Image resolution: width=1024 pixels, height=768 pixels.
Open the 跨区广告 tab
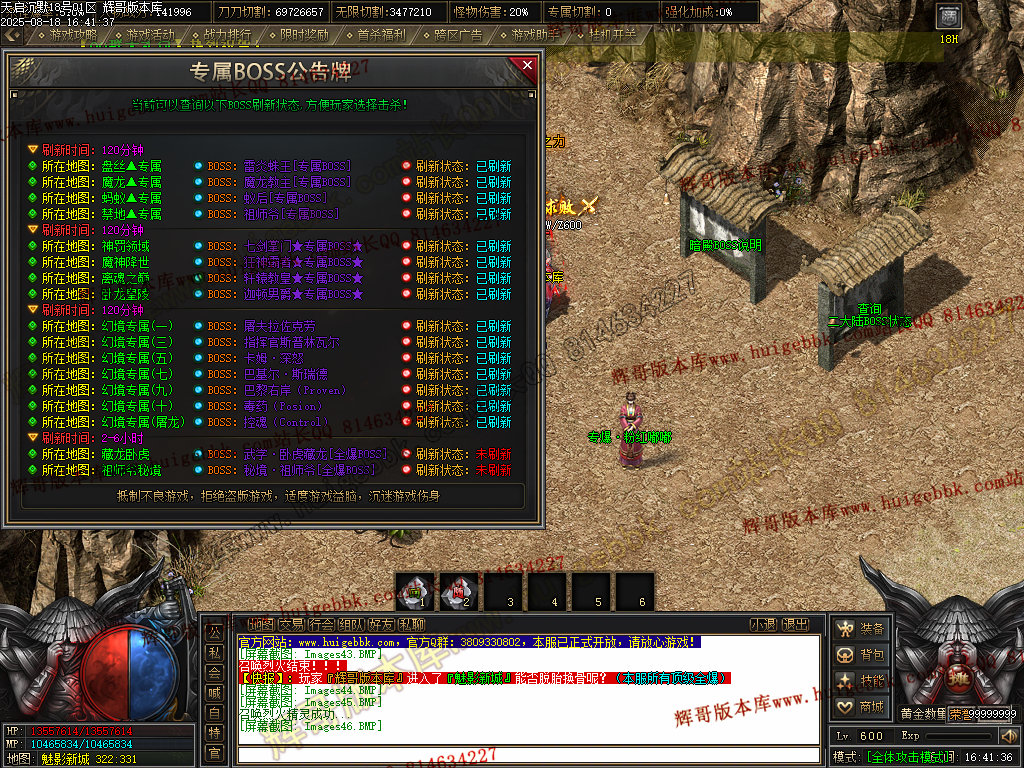click(x=457, y=35)
